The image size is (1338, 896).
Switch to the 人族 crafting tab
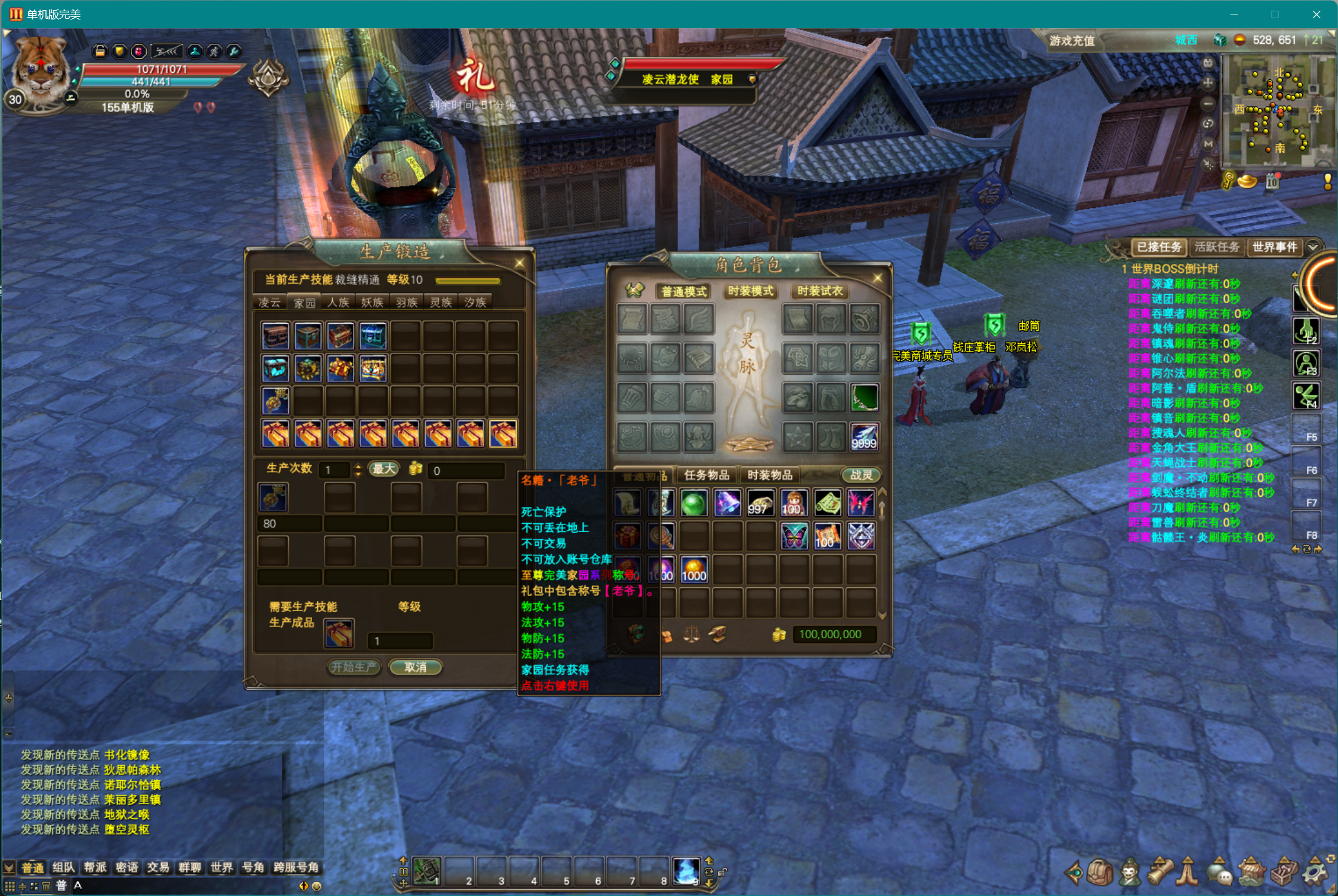pos(338,302)
